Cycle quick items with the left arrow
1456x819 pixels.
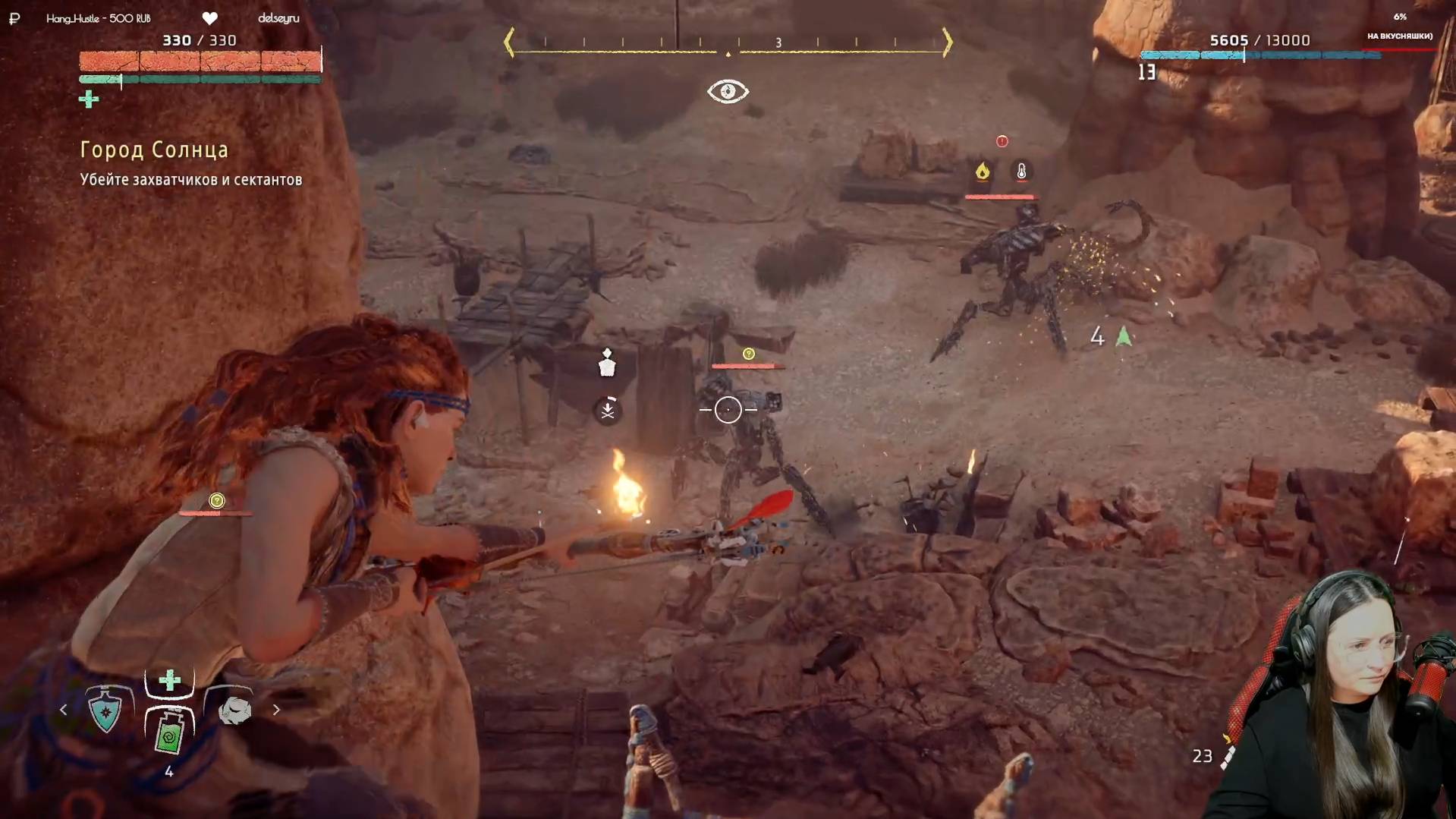tap(64, 710)
